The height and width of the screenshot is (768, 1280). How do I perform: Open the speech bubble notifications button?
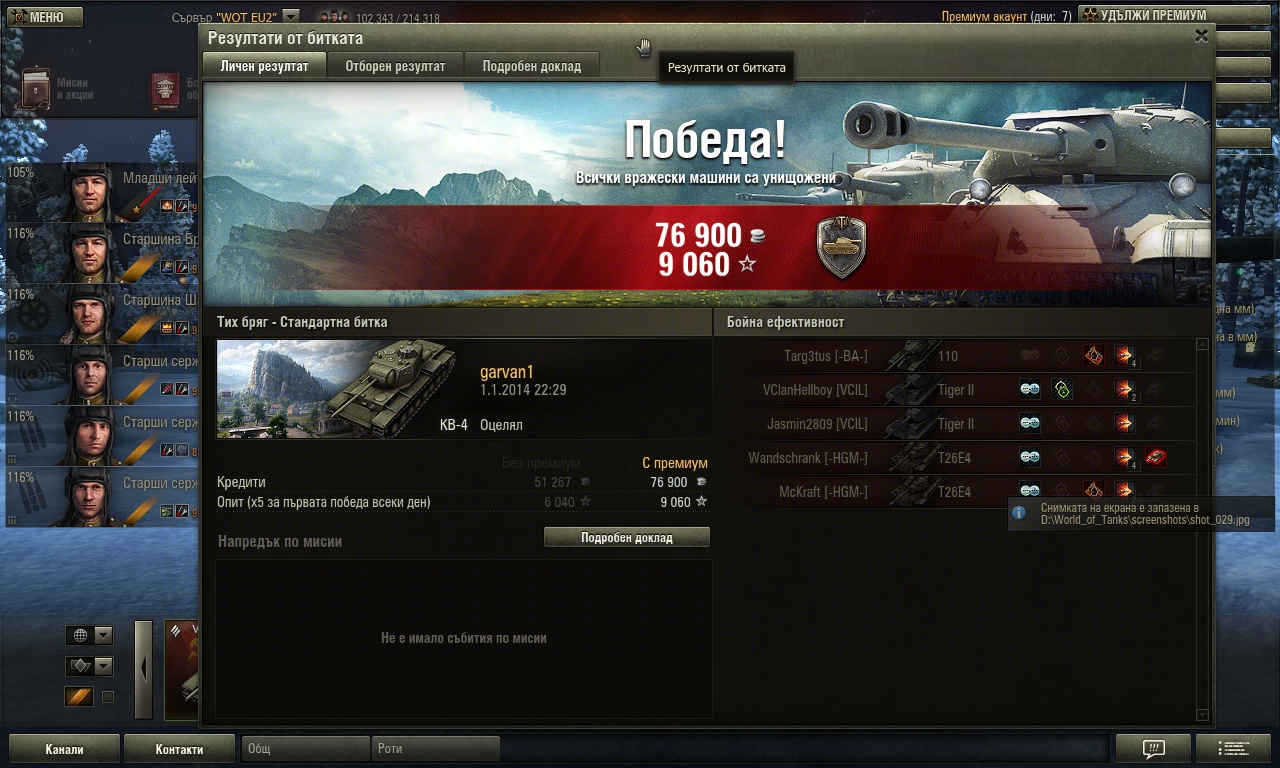point(1152,749)
